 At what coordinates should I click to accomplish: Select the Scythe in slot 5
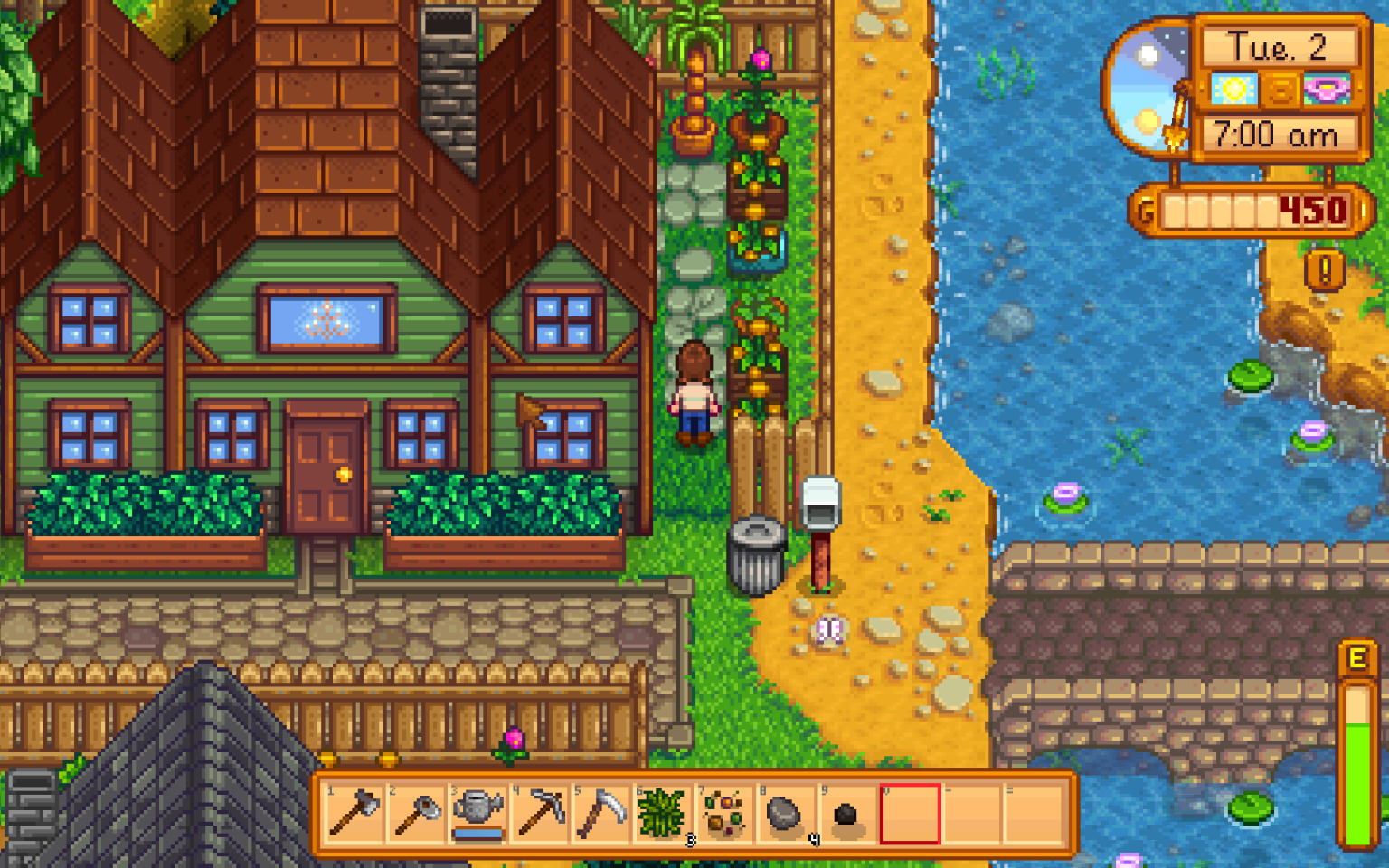coord(598,816)
